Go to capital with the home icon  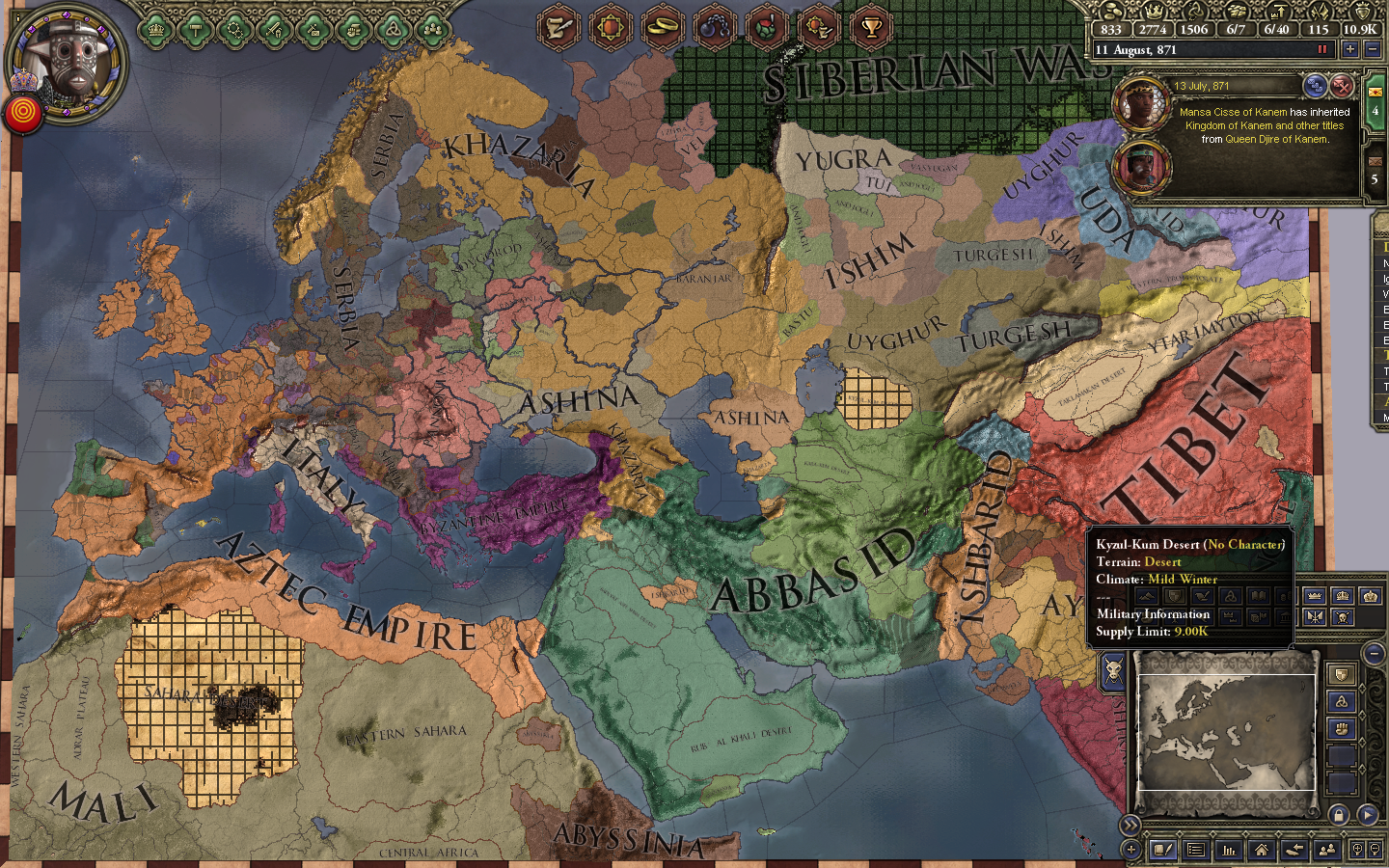[1262, 850]
